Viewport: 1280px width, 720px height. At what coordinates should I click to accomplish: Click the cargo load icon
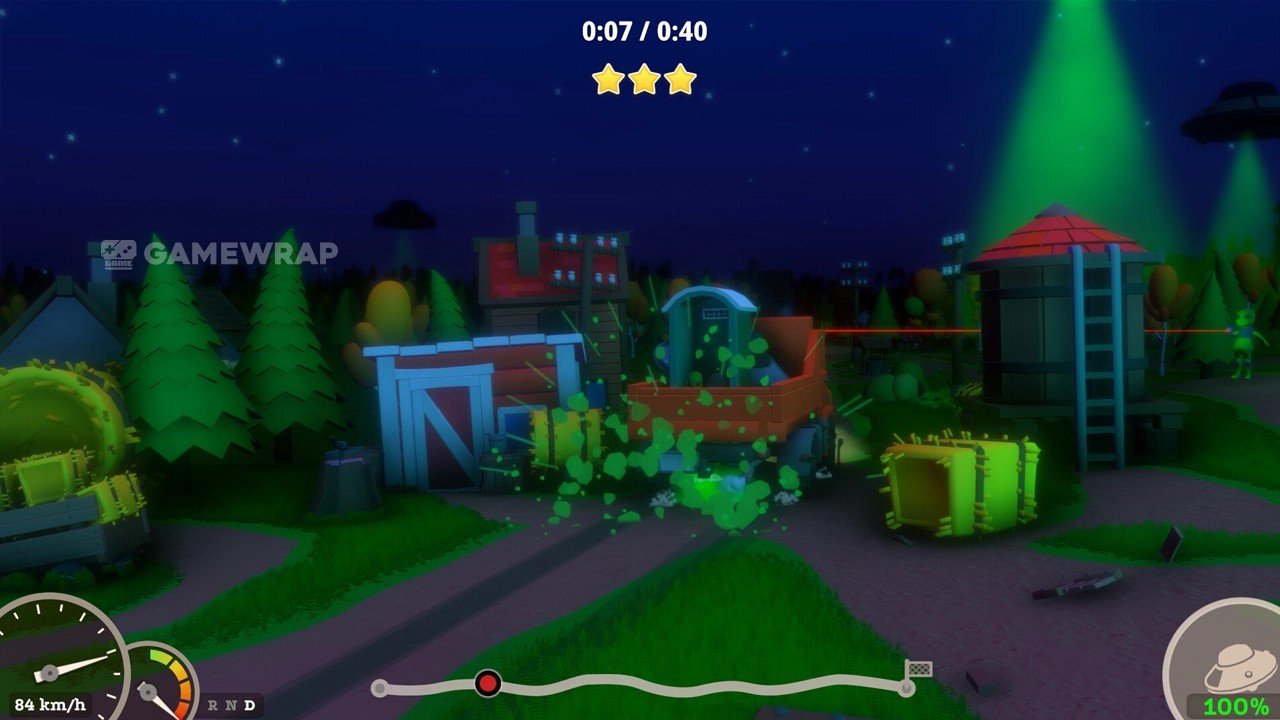1236,664
